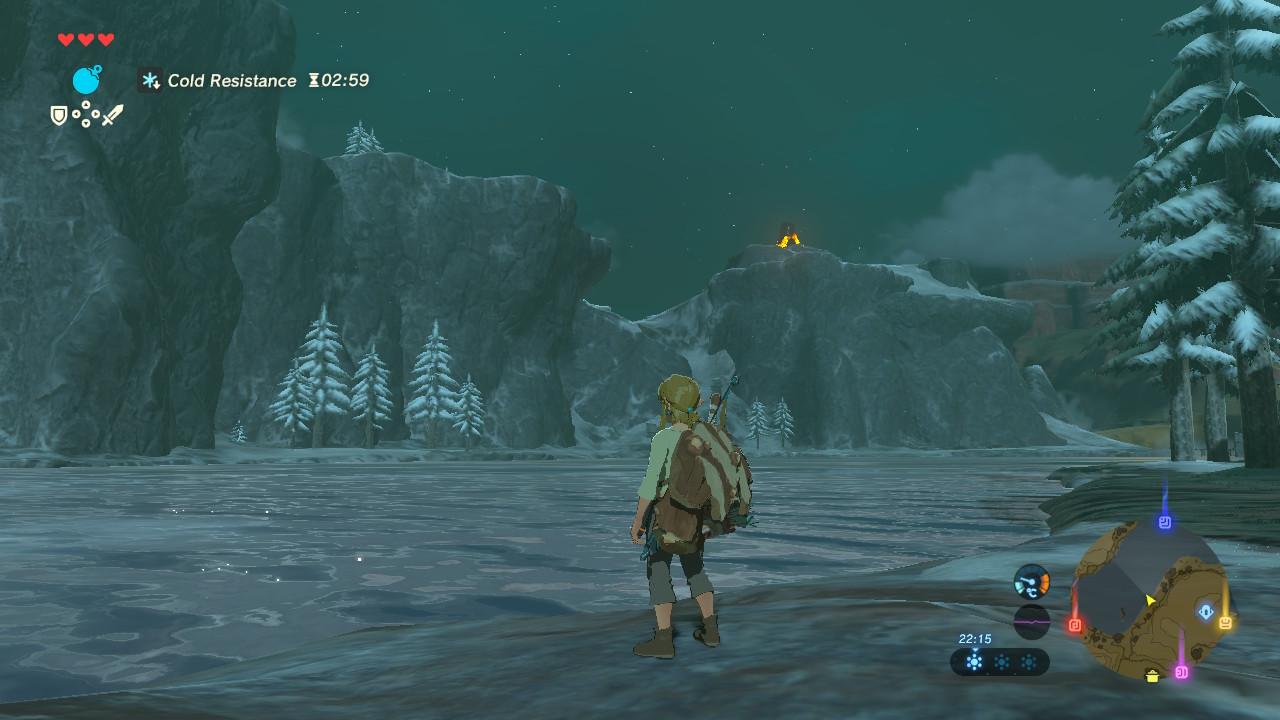Select the purple pin marker on minimap
This screenshot has width=1280, height=720.
point(1181,672)
